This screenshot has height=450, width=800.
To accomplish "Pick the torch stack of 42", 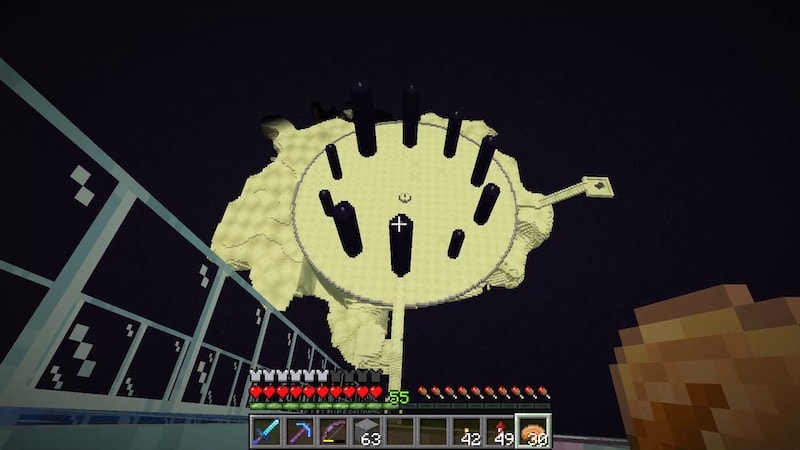I will point(467,432).
